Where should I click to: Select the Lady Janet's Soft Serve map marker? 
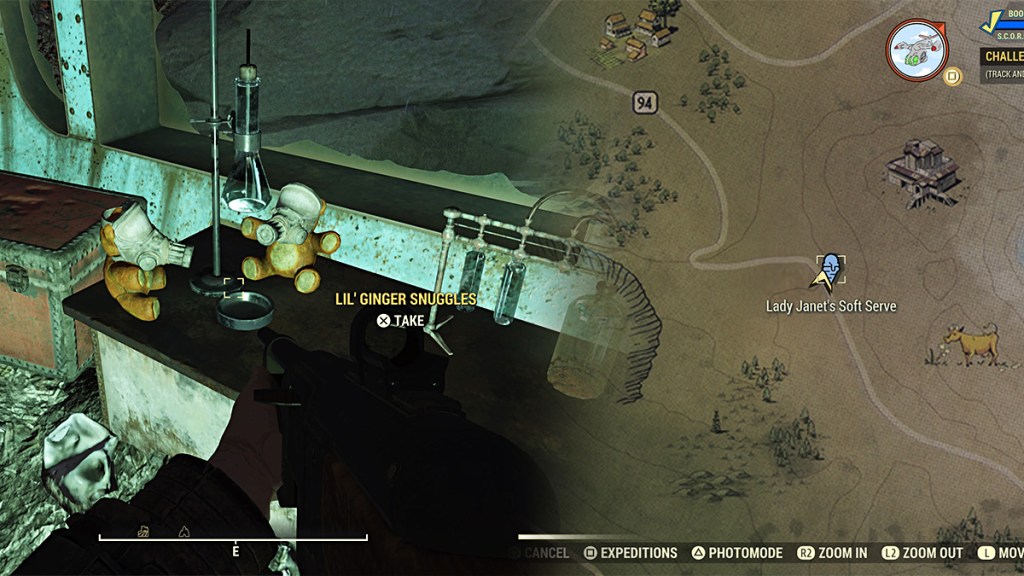click(829, 270)
